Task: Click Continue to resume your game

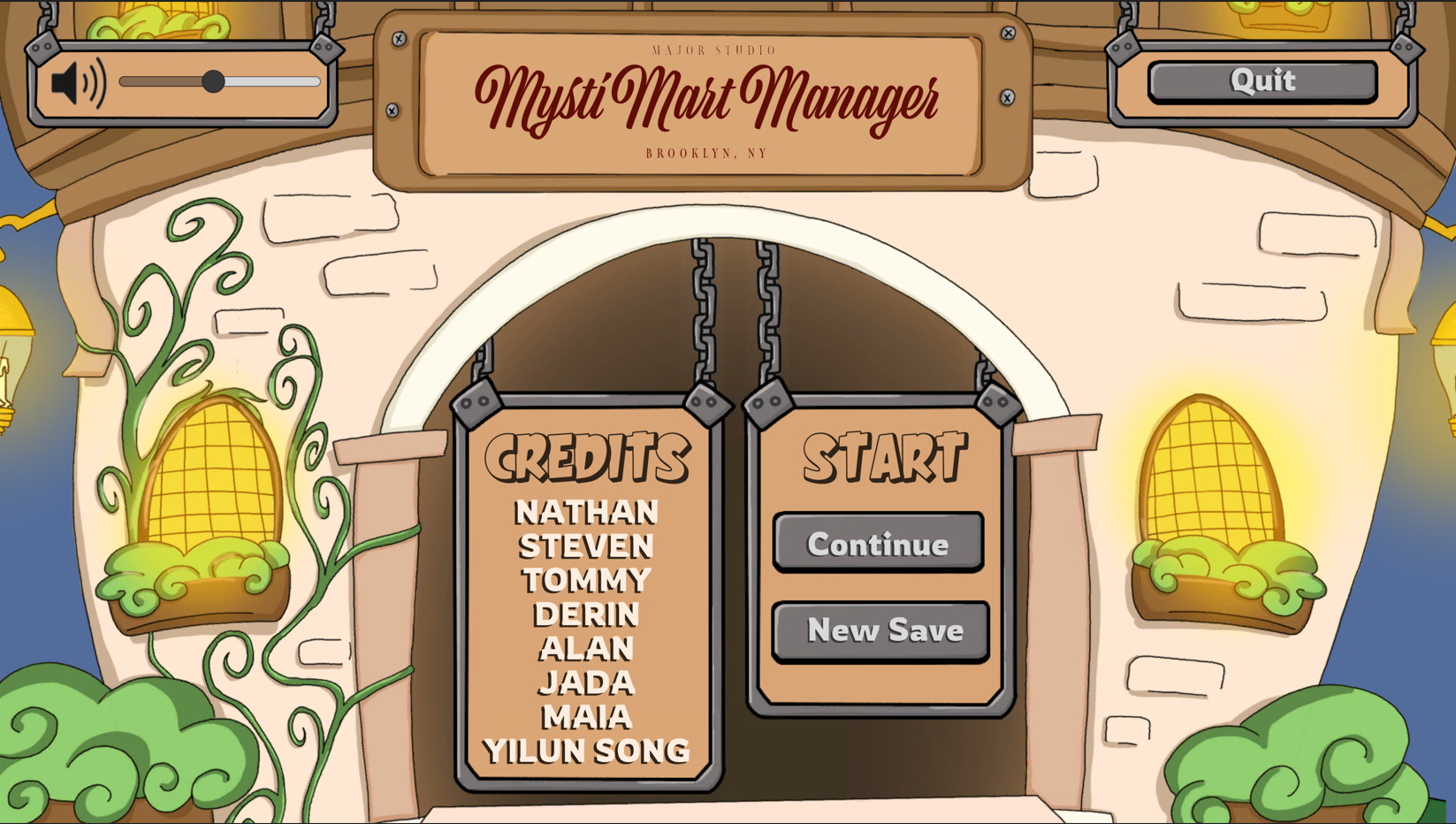Action: (x=878, y=544)
